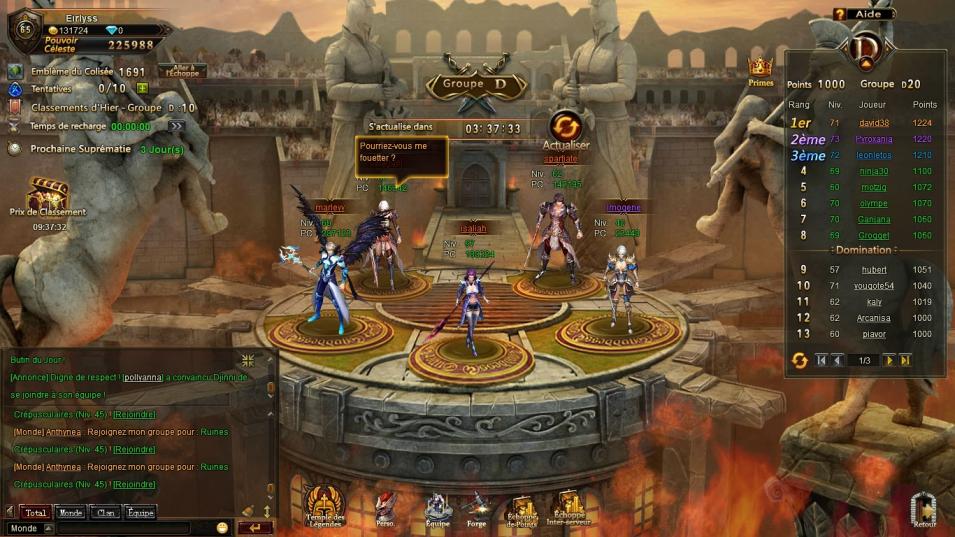Add attempts with the green plus button

tap(142, 89)
